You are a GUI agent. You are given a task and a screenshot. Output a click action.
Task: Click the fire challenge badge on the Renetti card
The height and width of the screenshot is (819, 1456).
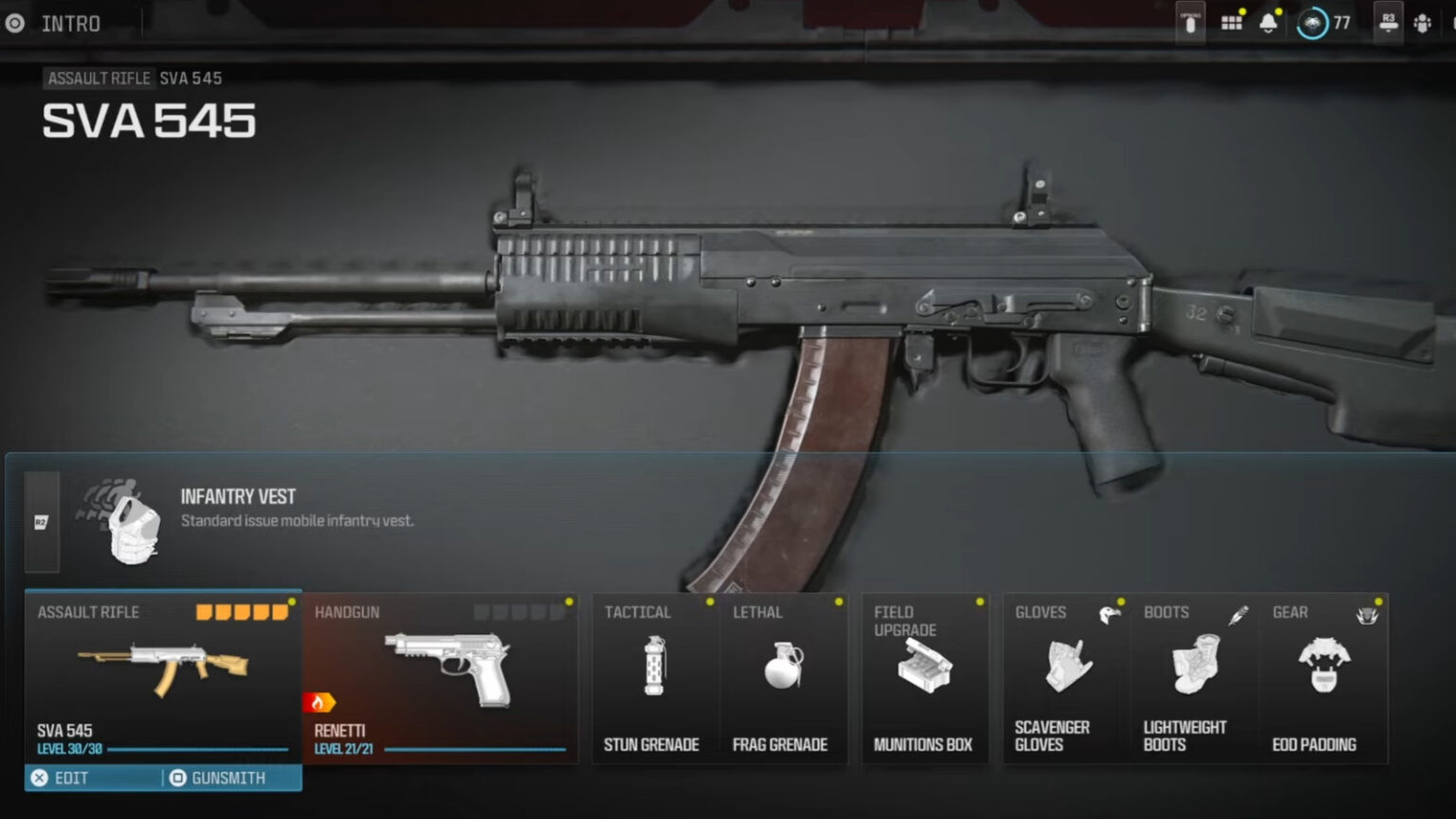tap(321, 702)
